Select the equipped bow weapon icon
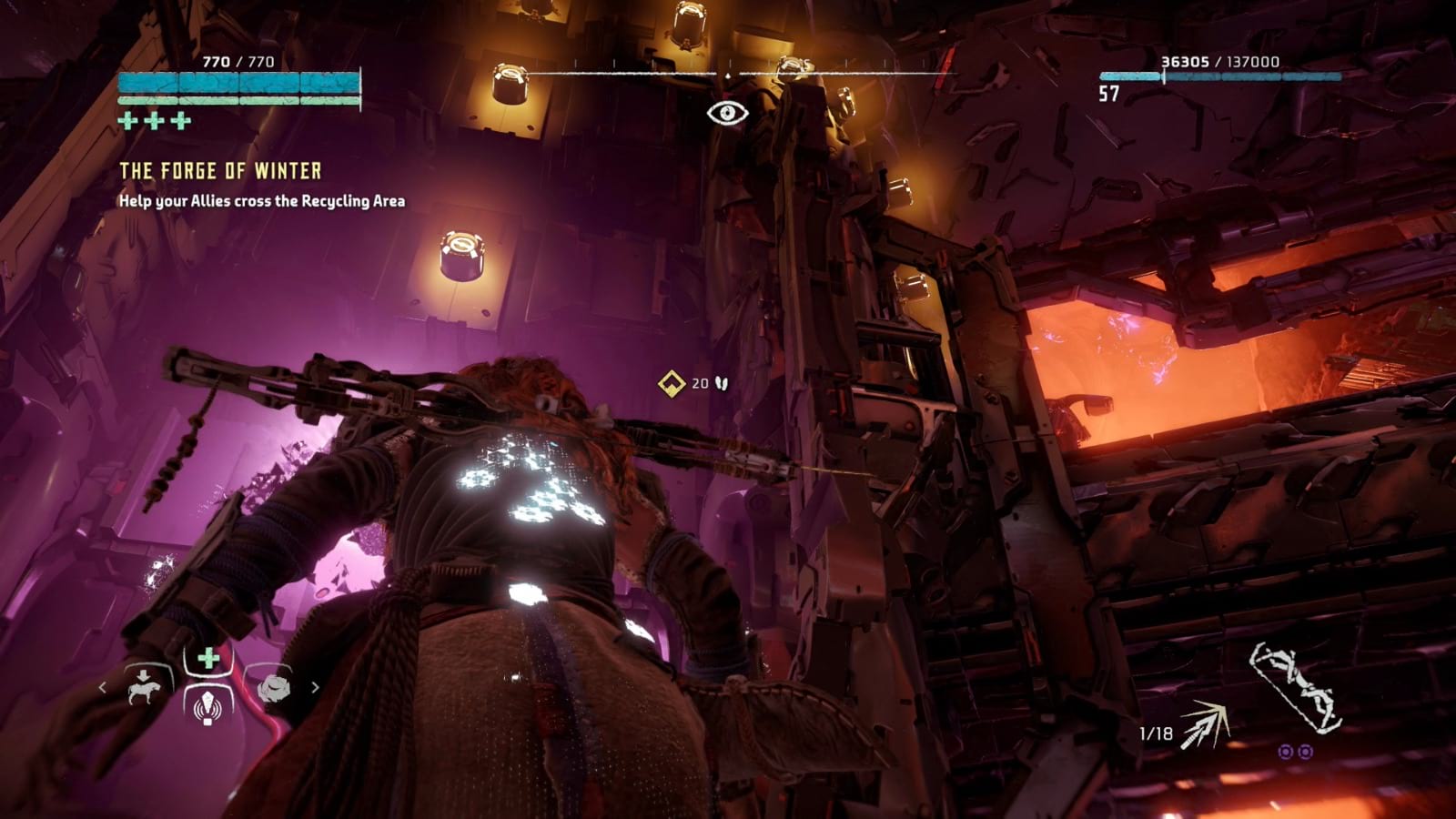 click(1296, 687)
